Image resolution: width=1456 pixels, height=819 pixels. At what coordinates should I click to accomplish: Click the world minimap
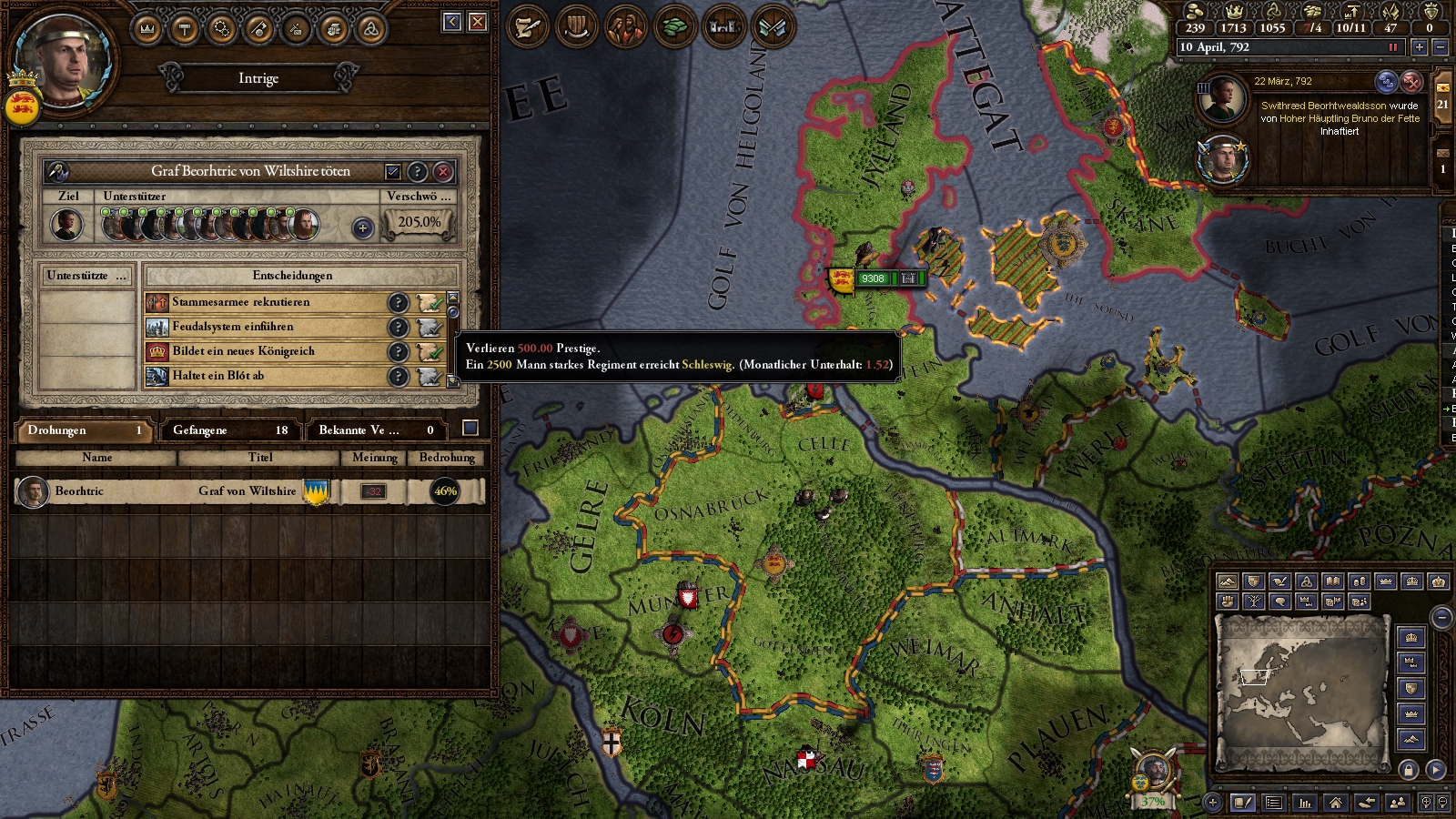coord(1301,692)
